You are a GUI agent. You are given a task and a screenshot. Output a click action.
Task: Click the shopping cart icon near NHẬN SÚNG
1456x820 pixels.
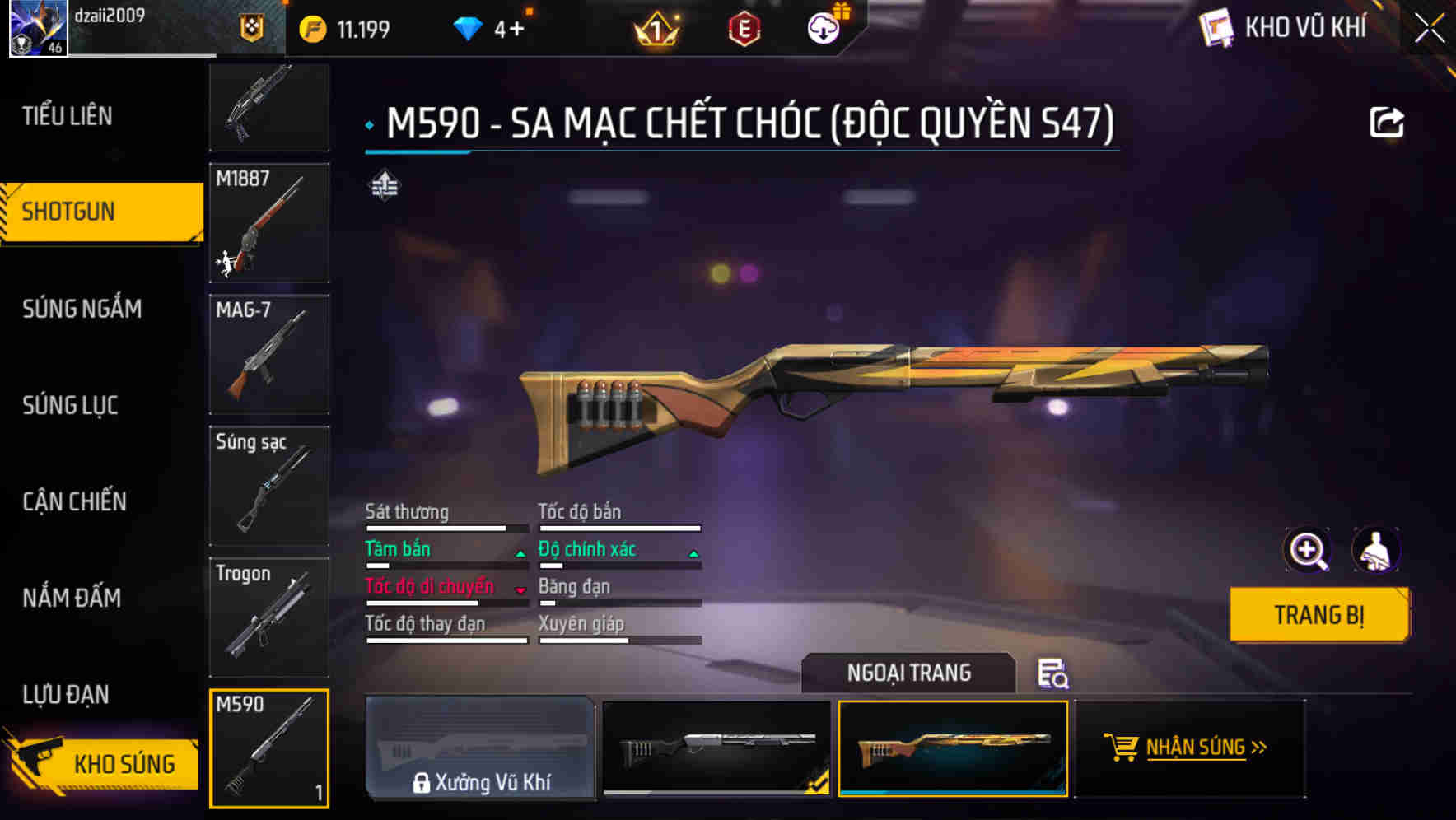(1120, 747)
